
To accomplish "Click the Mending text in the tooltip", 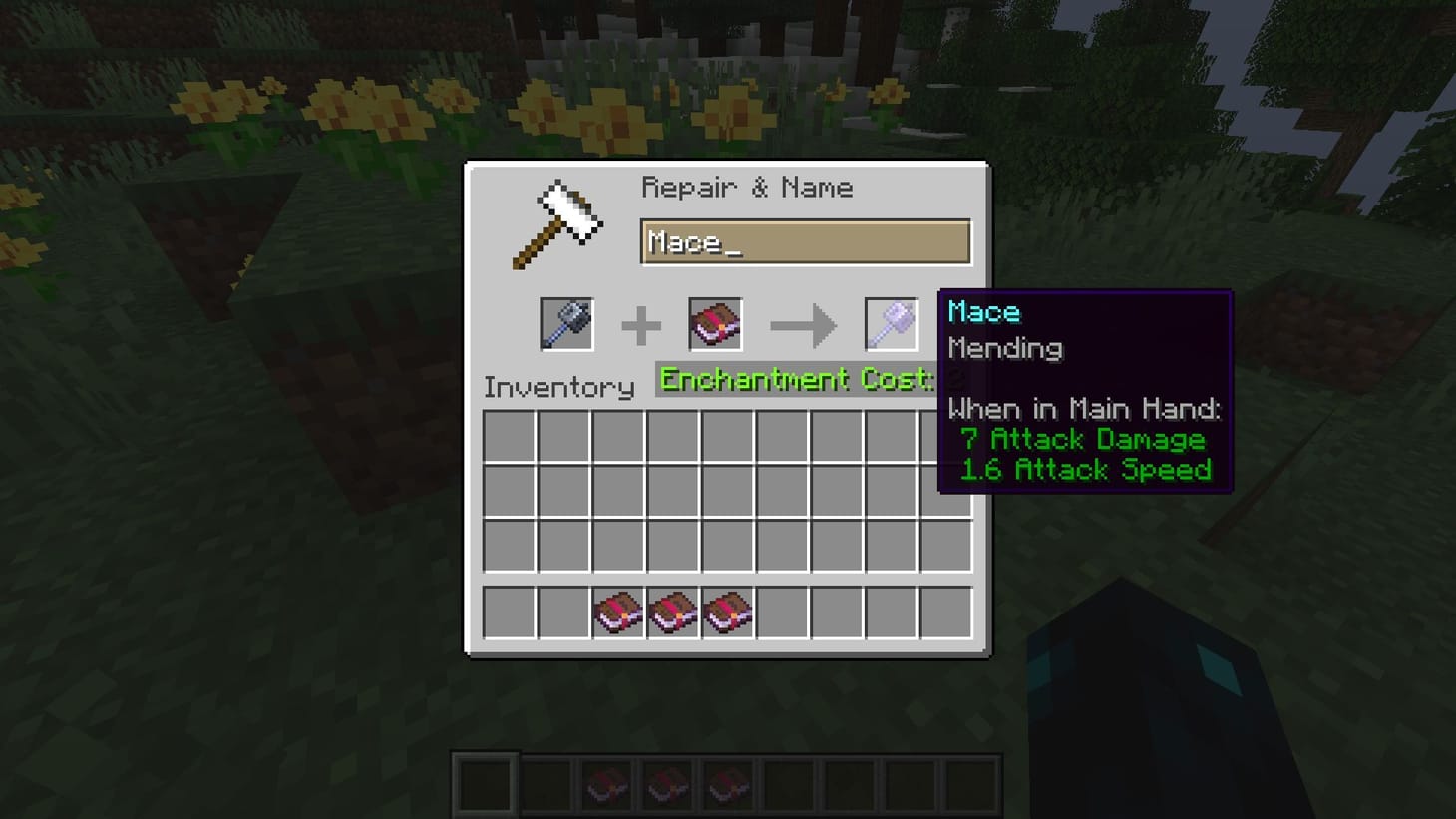I will (1005, 348).
